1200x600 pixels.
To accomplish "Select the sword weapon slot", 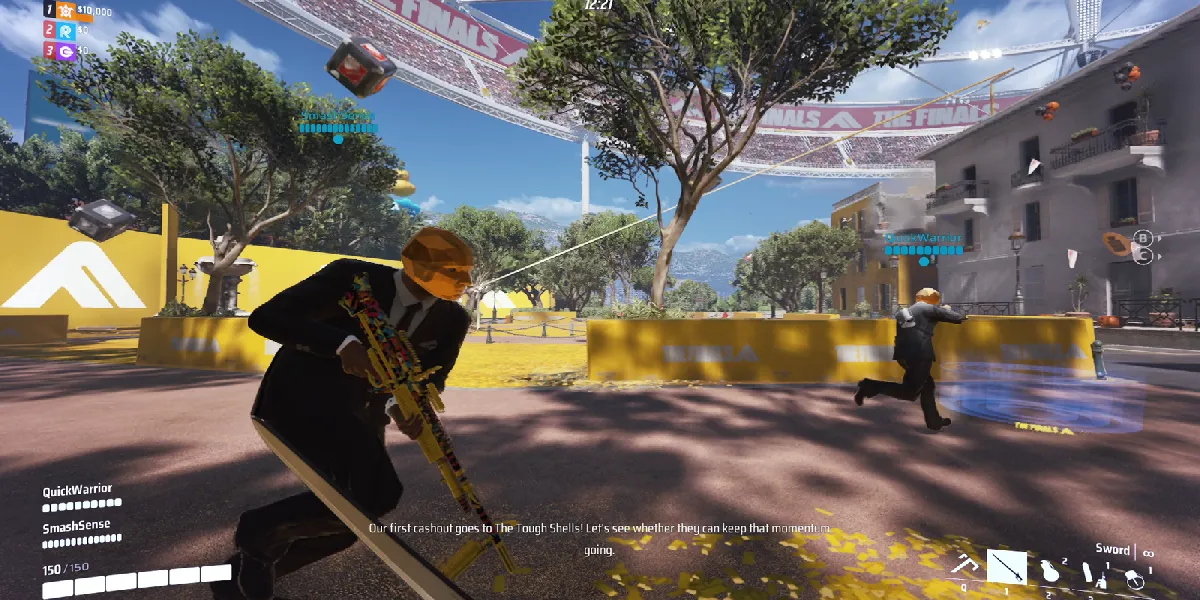I will coord(1007,567).
